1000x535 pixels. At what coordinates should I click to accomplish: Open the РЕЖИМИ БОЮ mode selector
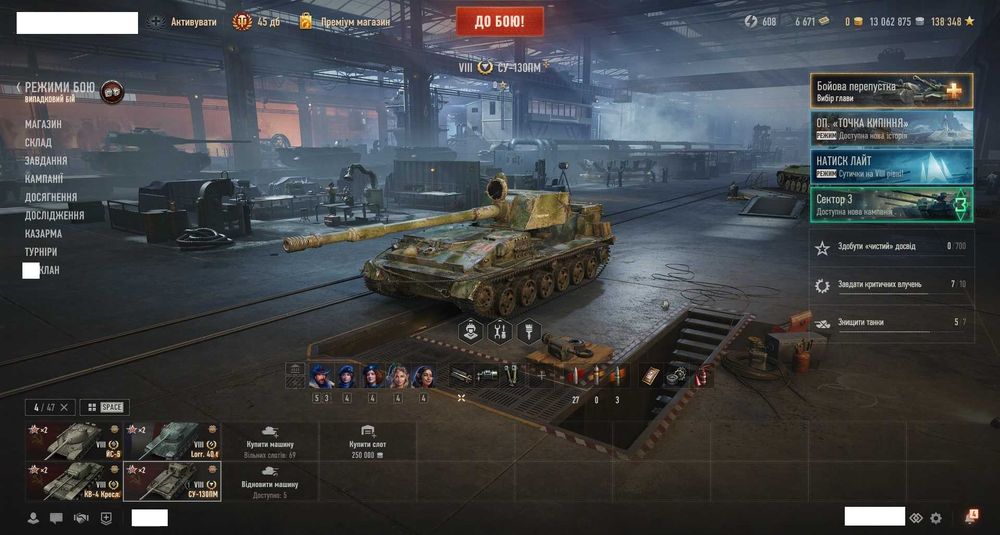tap(60, 88)
